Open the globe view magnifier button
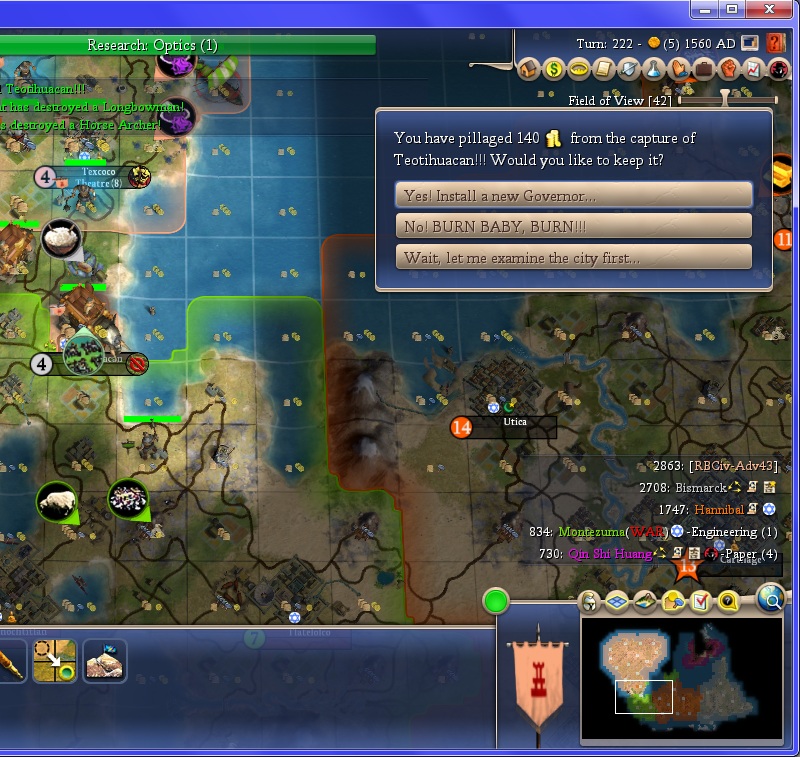Image resolution: width=800 pixels, height=758 pixels. tap(771, 600)
